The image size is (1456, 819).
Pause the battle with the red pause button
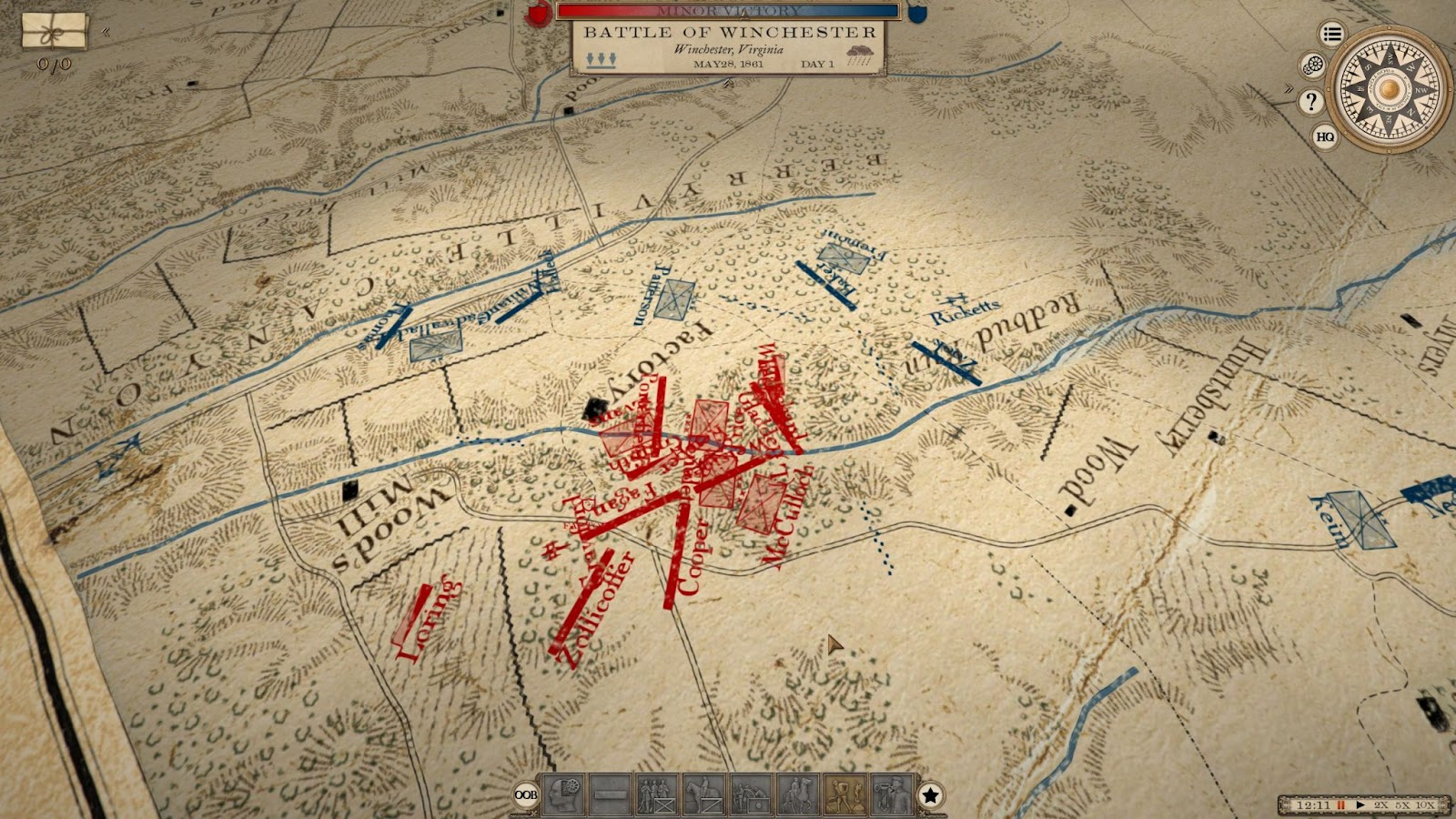[1340, 805]
